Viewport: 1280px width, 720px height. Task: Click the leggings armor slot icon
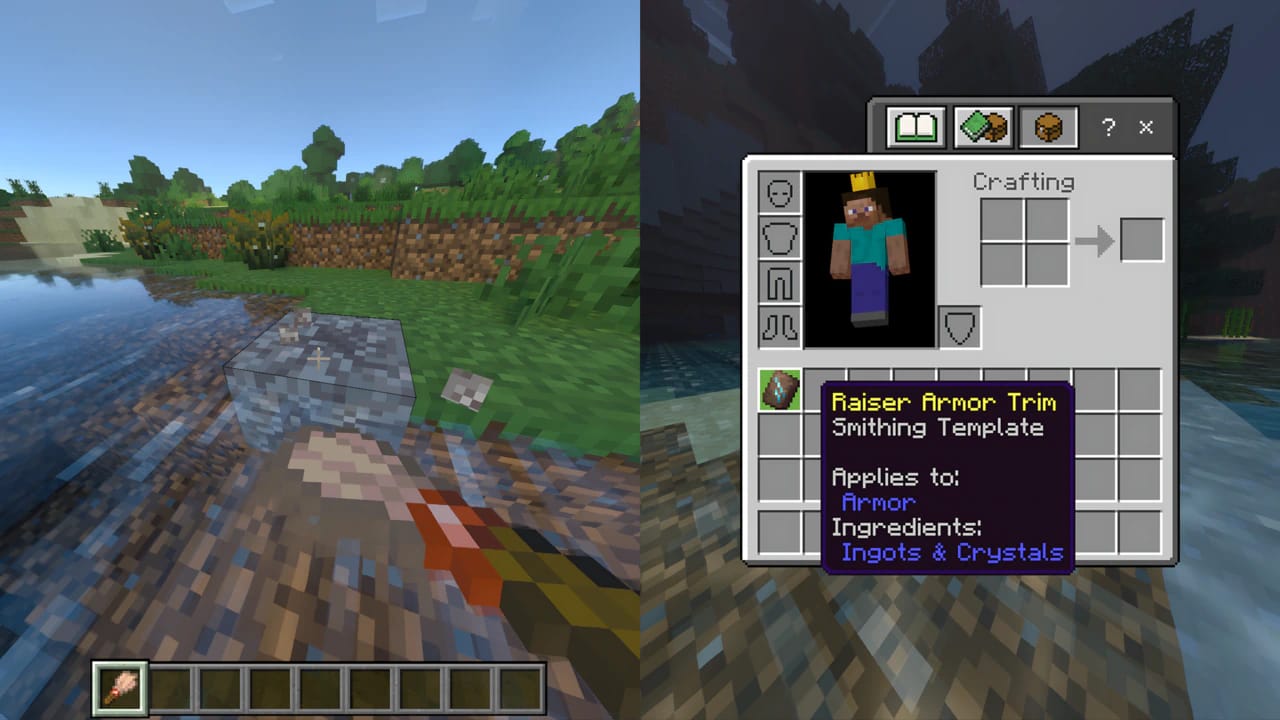779,282
